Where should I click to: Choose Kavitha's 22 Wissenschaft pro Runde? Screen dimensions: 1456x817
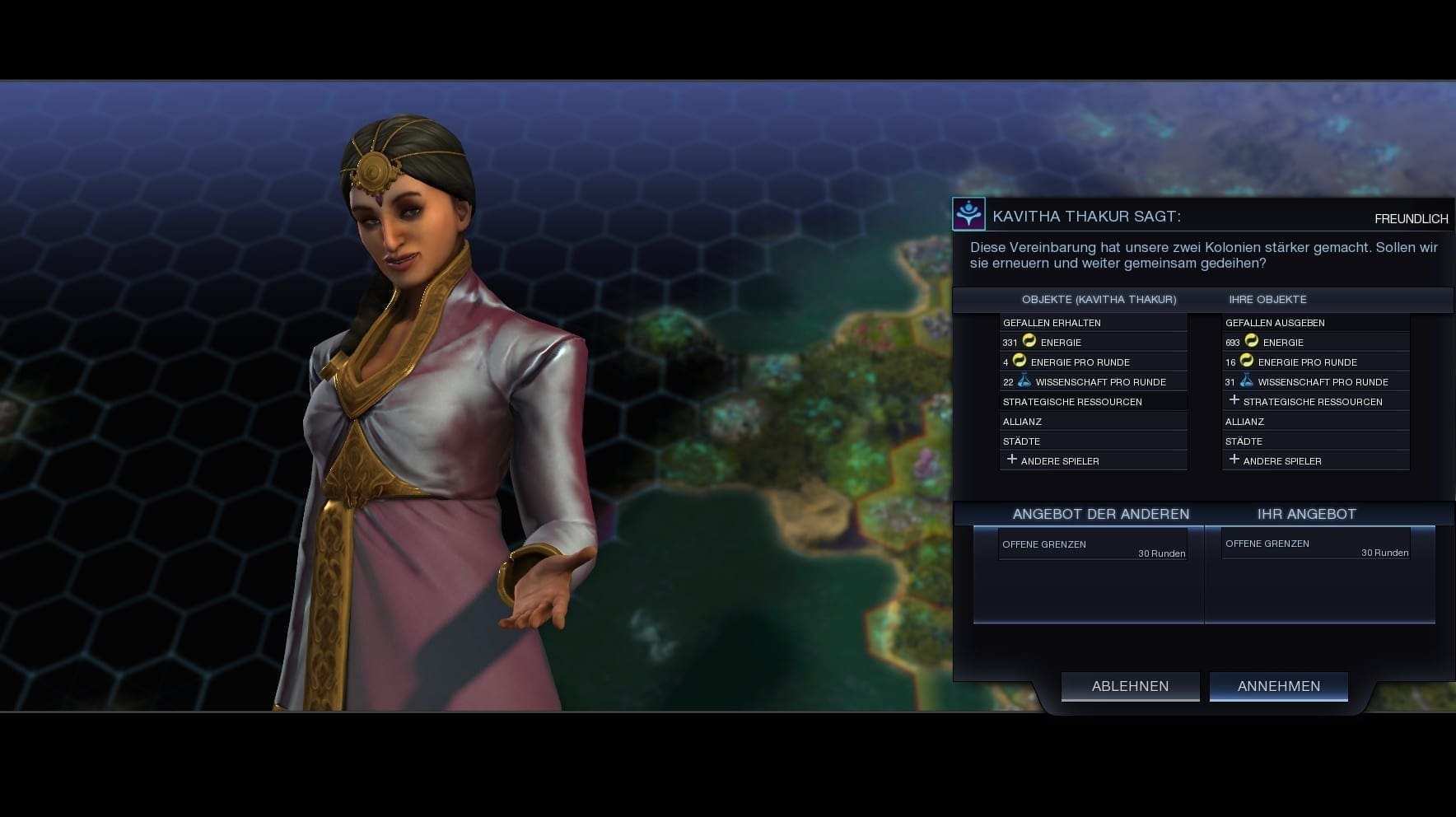coord(1093,381)
